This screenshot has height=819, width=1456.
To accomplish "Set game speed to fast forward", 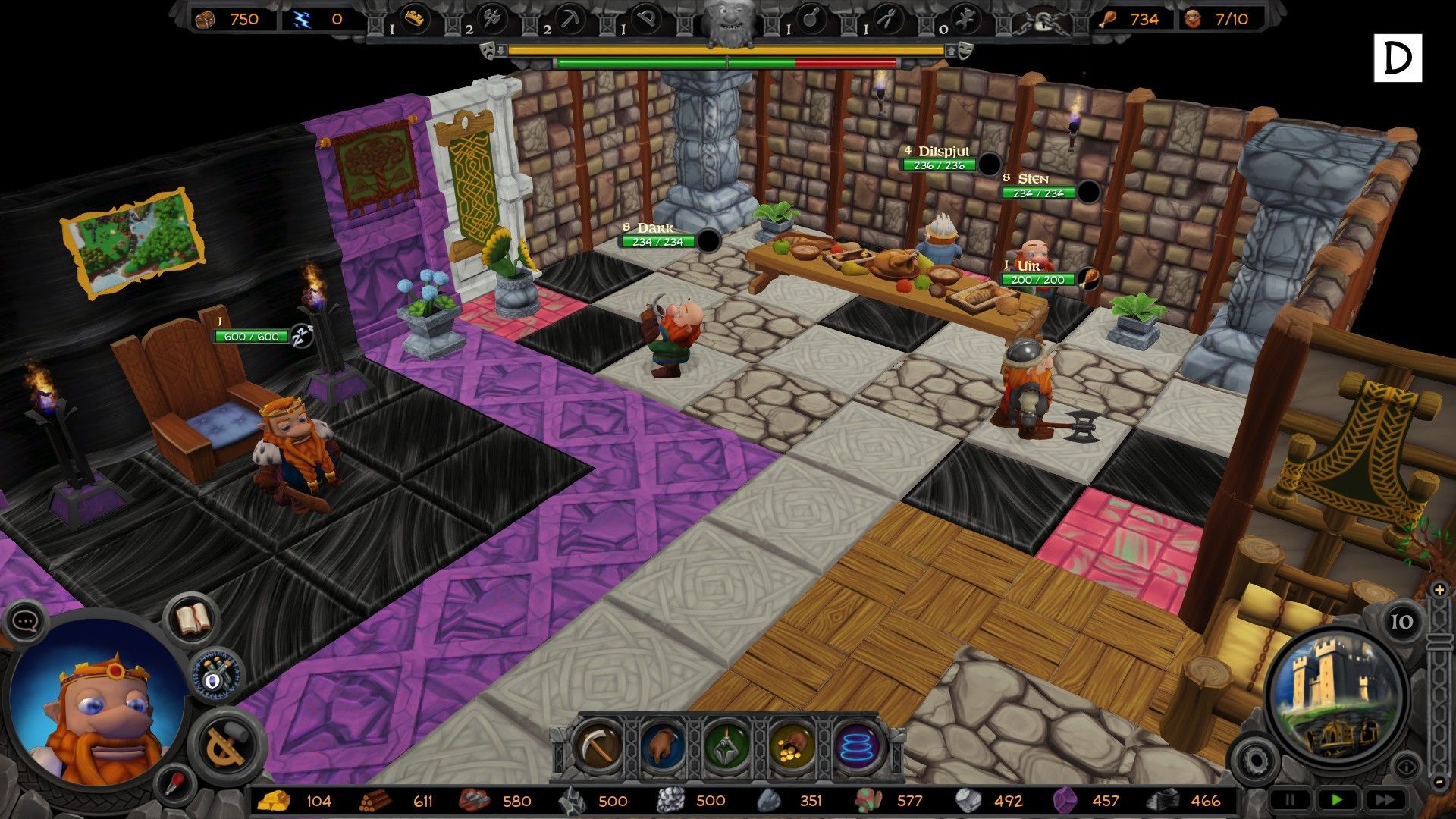I will tap(1384, 800).
